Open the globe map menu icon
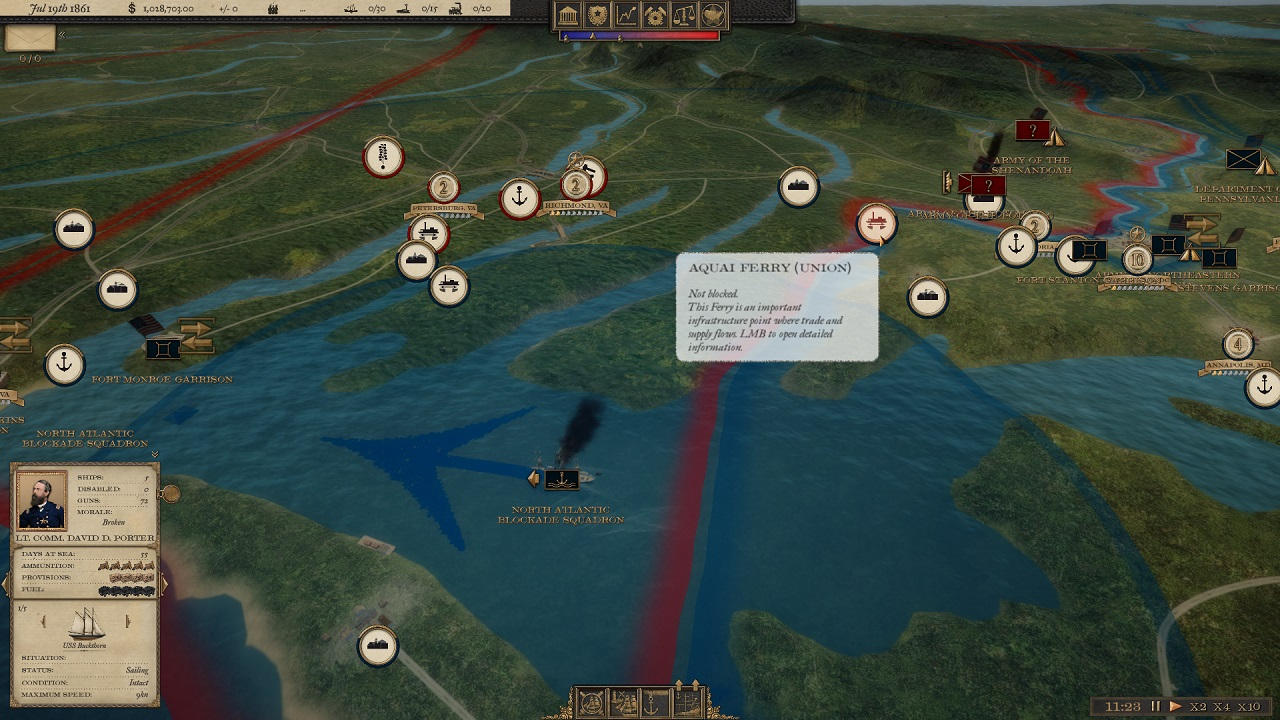 (713, 15)
